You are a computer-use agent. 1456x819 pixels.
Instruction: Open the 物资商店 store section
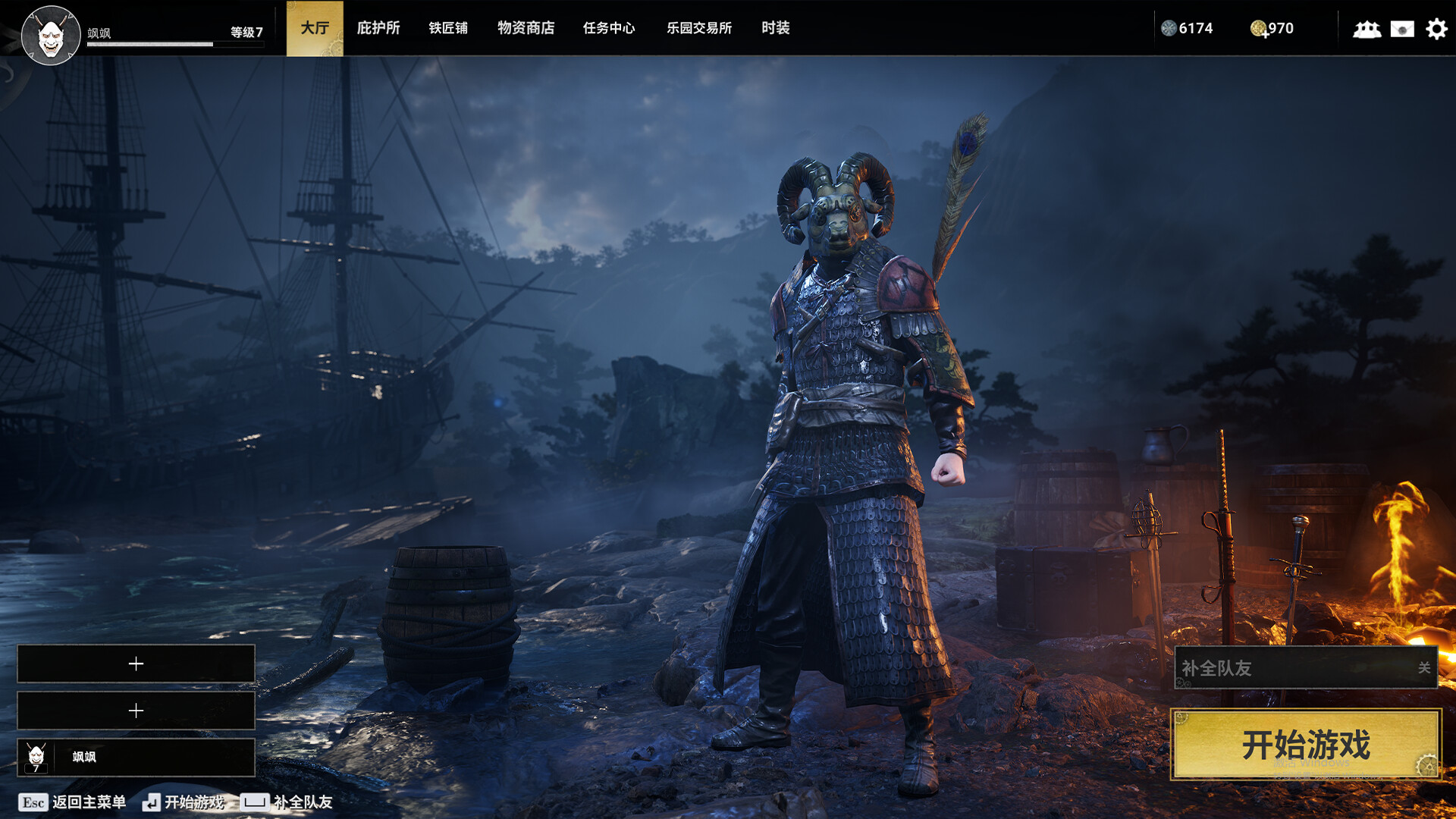click(526, 28)
